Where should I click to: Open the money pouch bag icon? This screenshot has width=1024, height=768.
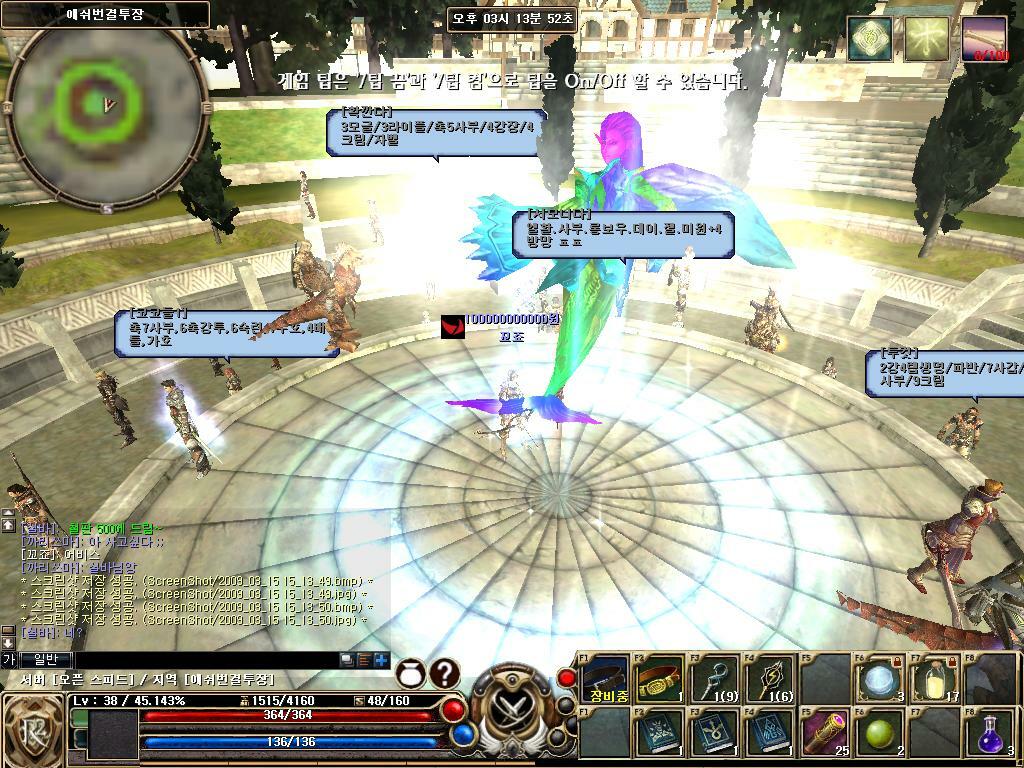coord(411,674)
